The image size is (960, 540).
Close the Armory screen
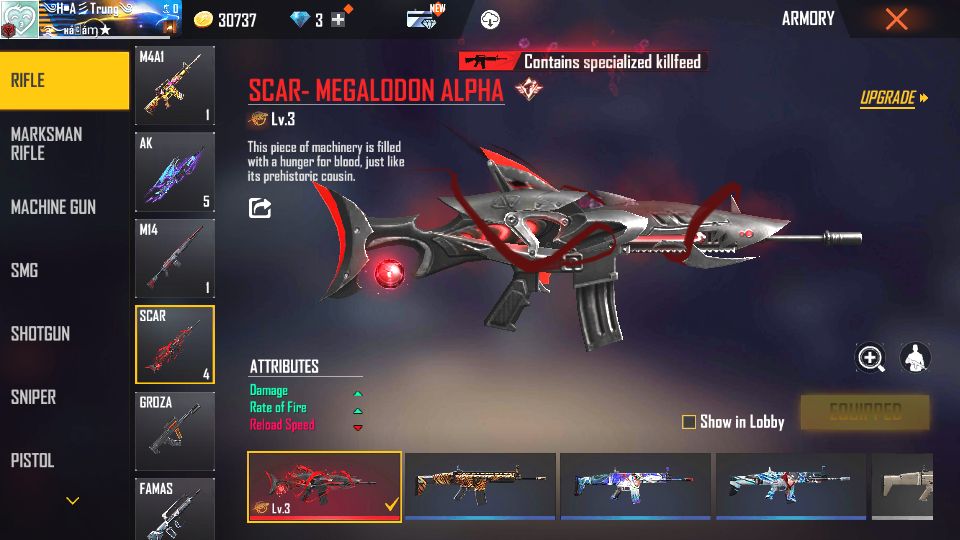click(896, 19)
